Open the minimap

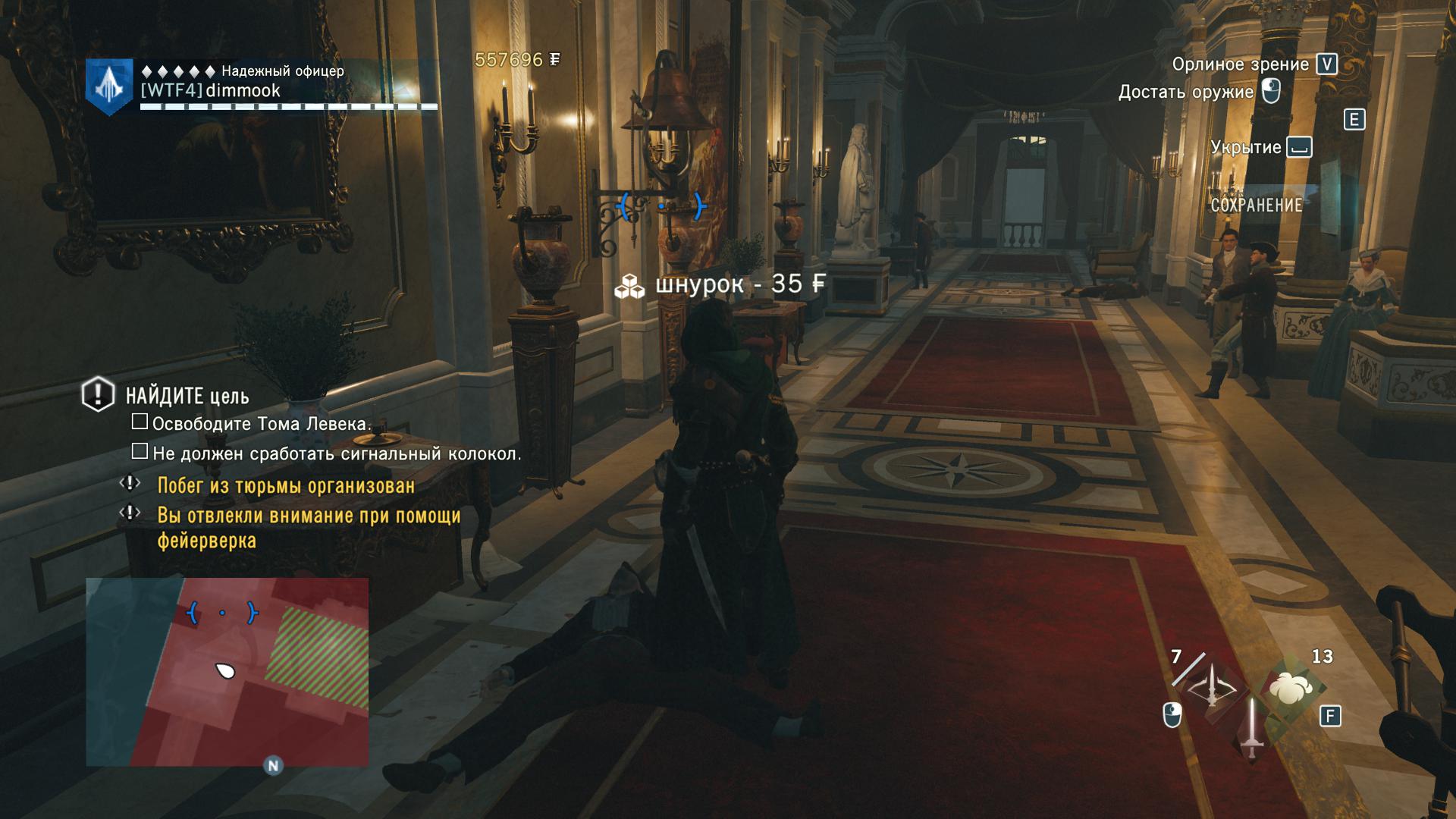pos(227,671)
